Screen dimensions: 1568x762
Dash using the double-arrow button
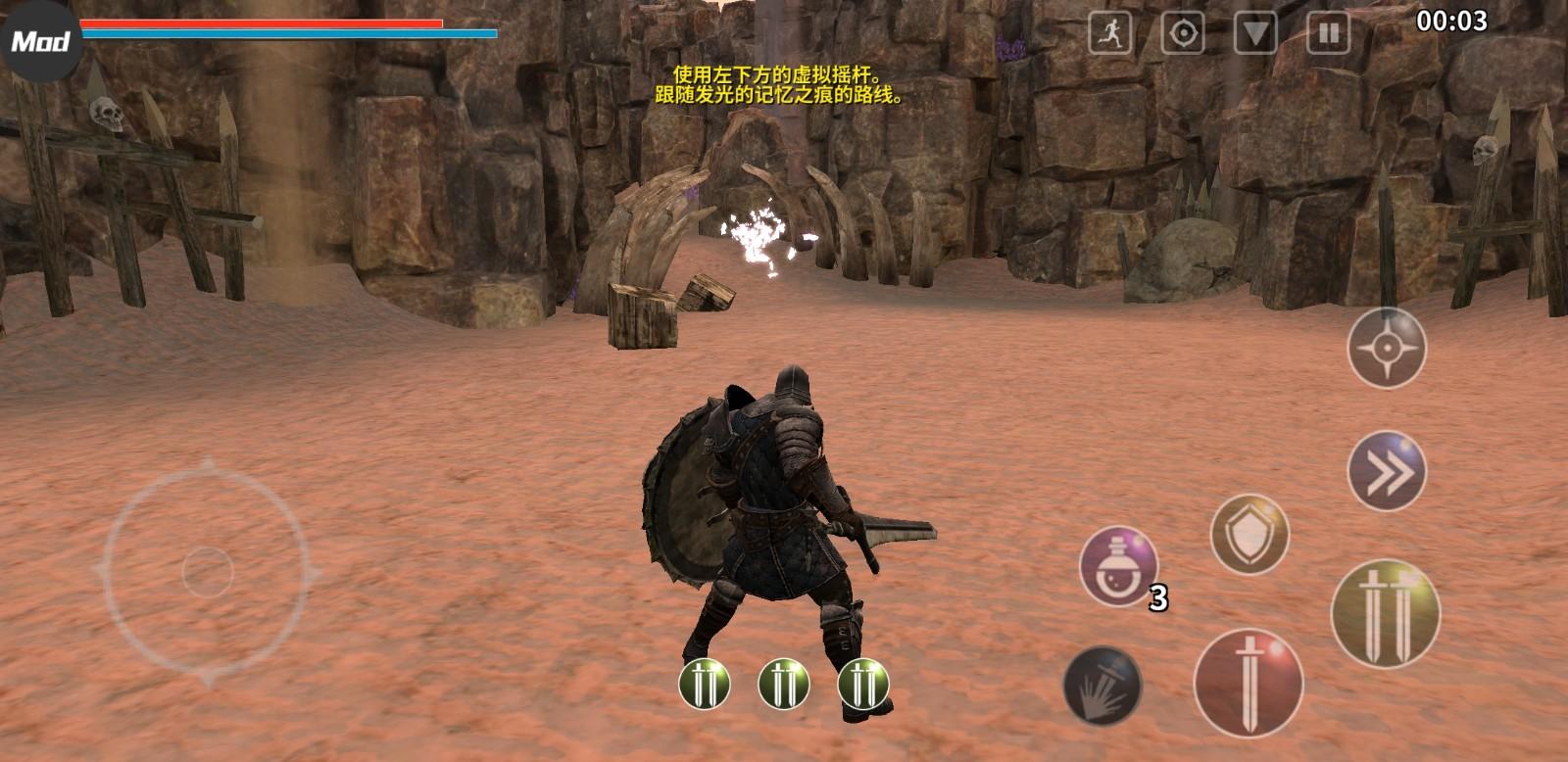point(1387,472)
